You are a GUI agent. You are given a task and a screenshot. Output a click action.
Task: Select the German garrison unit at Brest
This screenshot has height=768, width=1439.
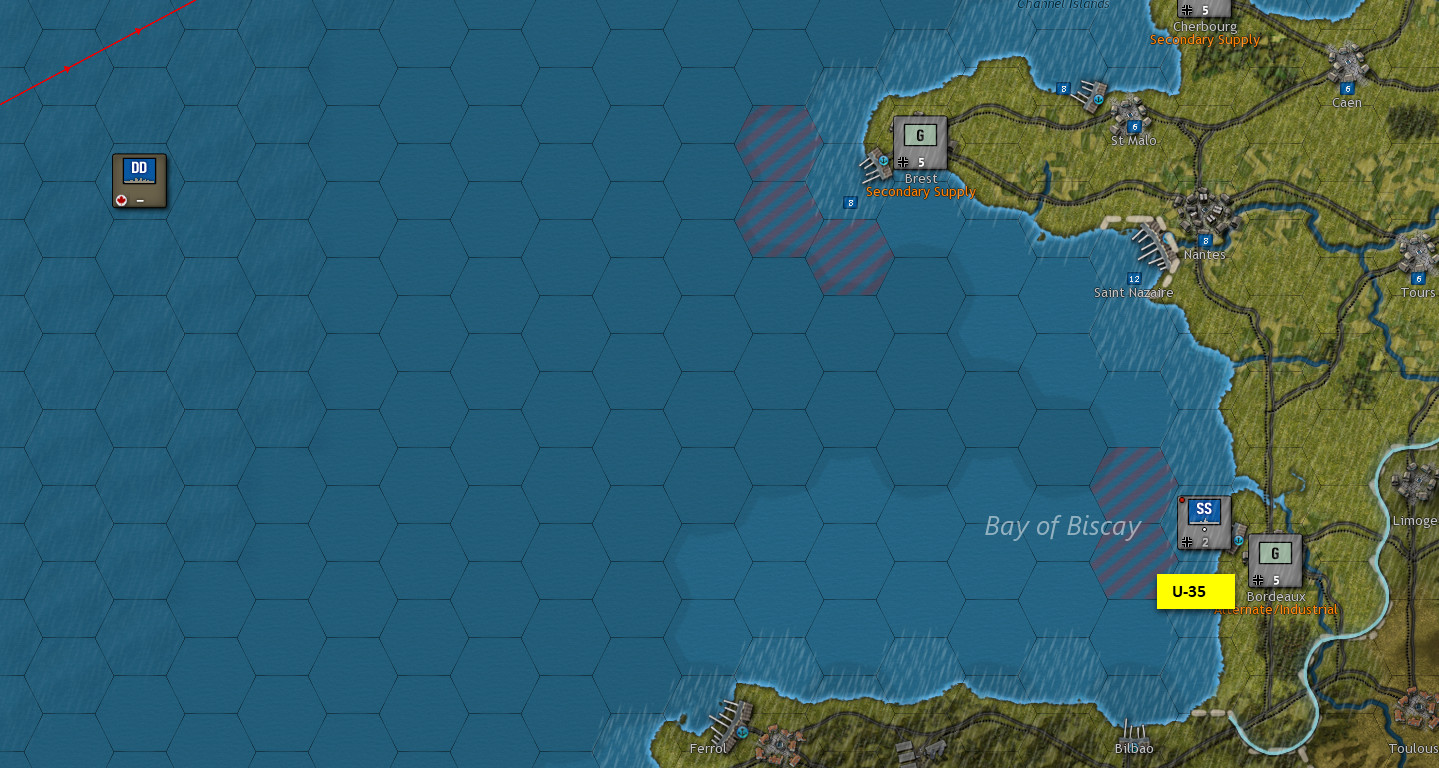(921, 140)
